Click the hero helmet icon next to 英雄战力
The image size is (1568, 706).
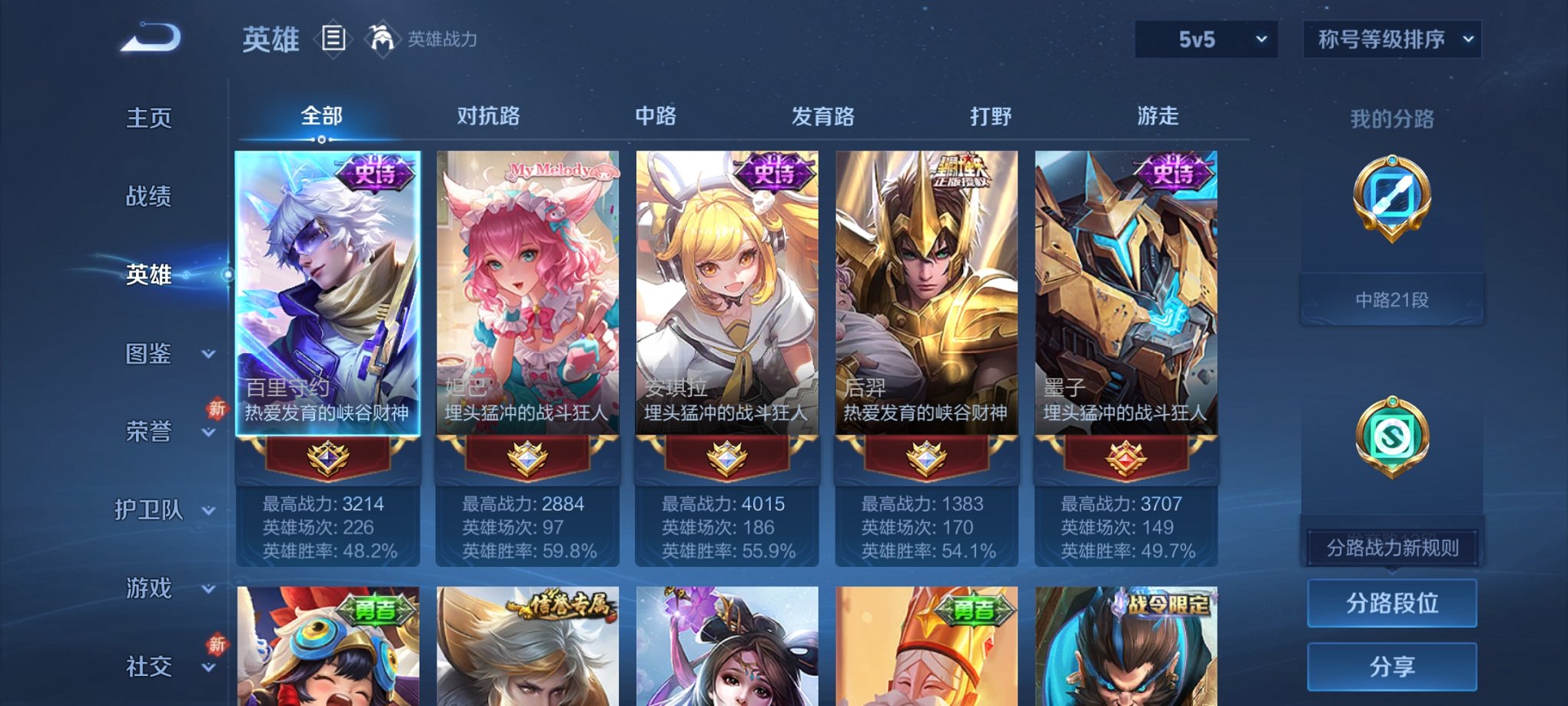tap(381, 37)
